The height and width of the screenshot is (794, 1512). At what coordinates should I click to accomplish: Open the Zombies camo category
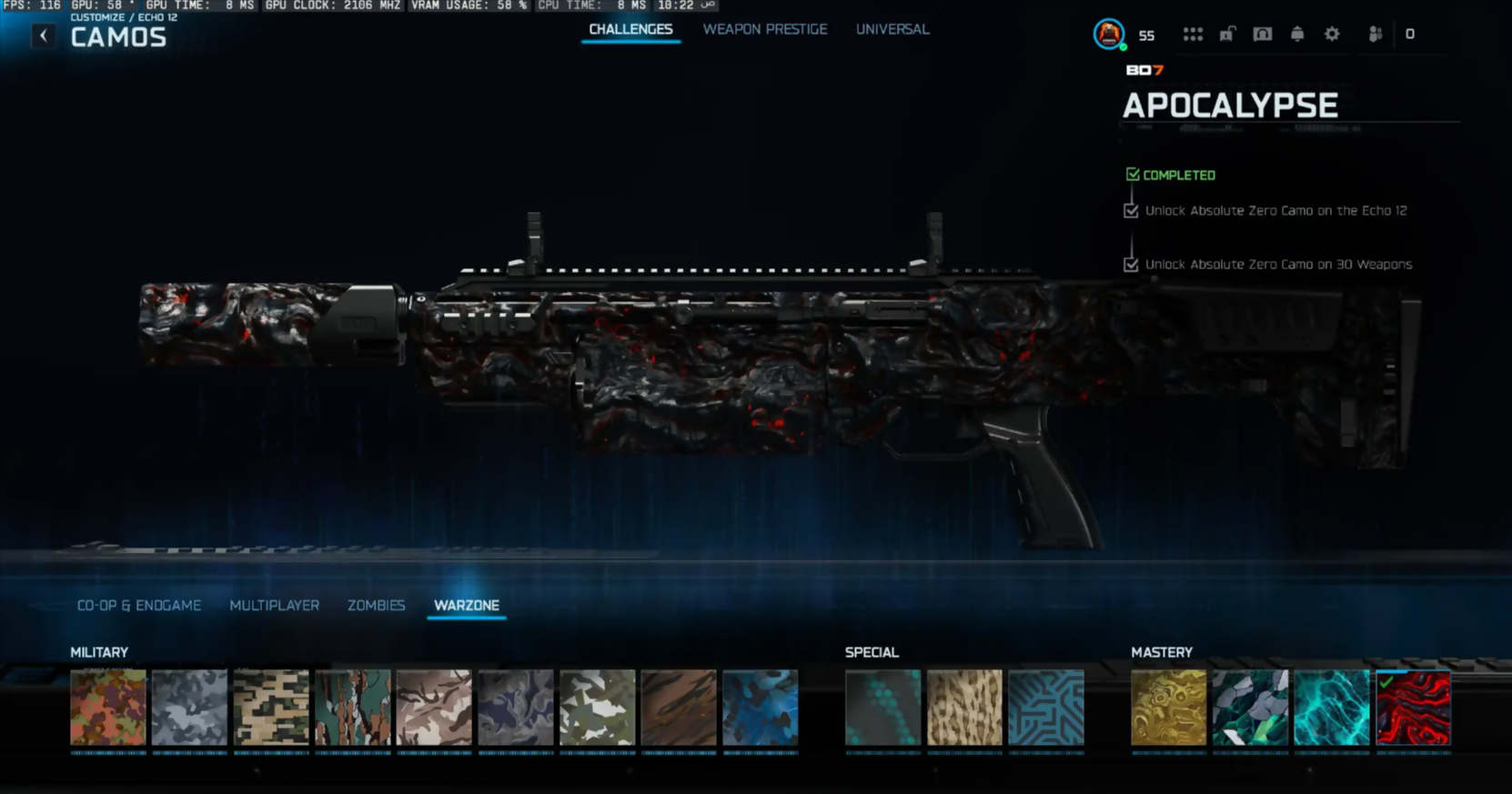376,605
